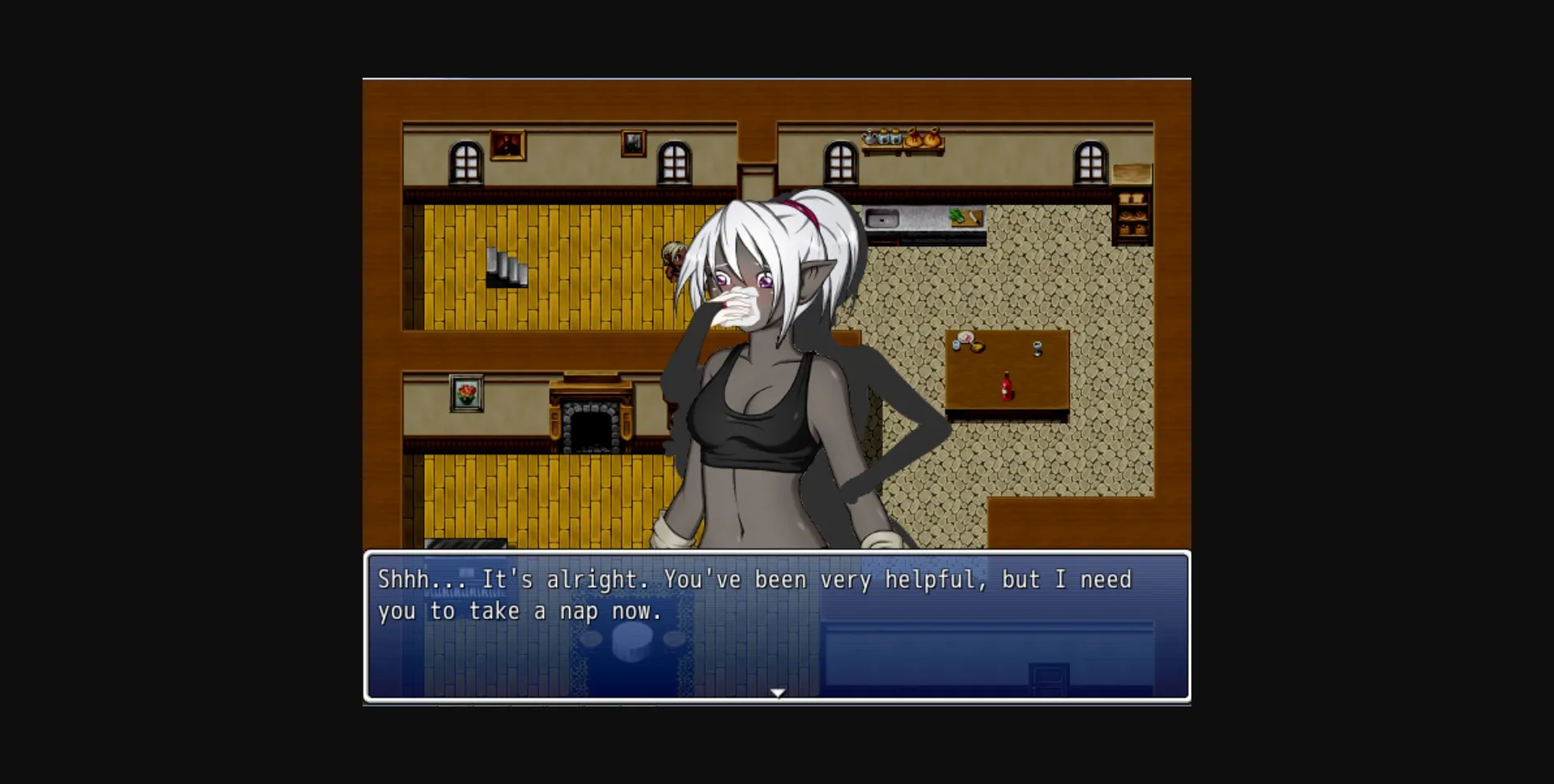
Task: Click the dark dresser at the bottom-left of the map
Action: coord(467,545)
